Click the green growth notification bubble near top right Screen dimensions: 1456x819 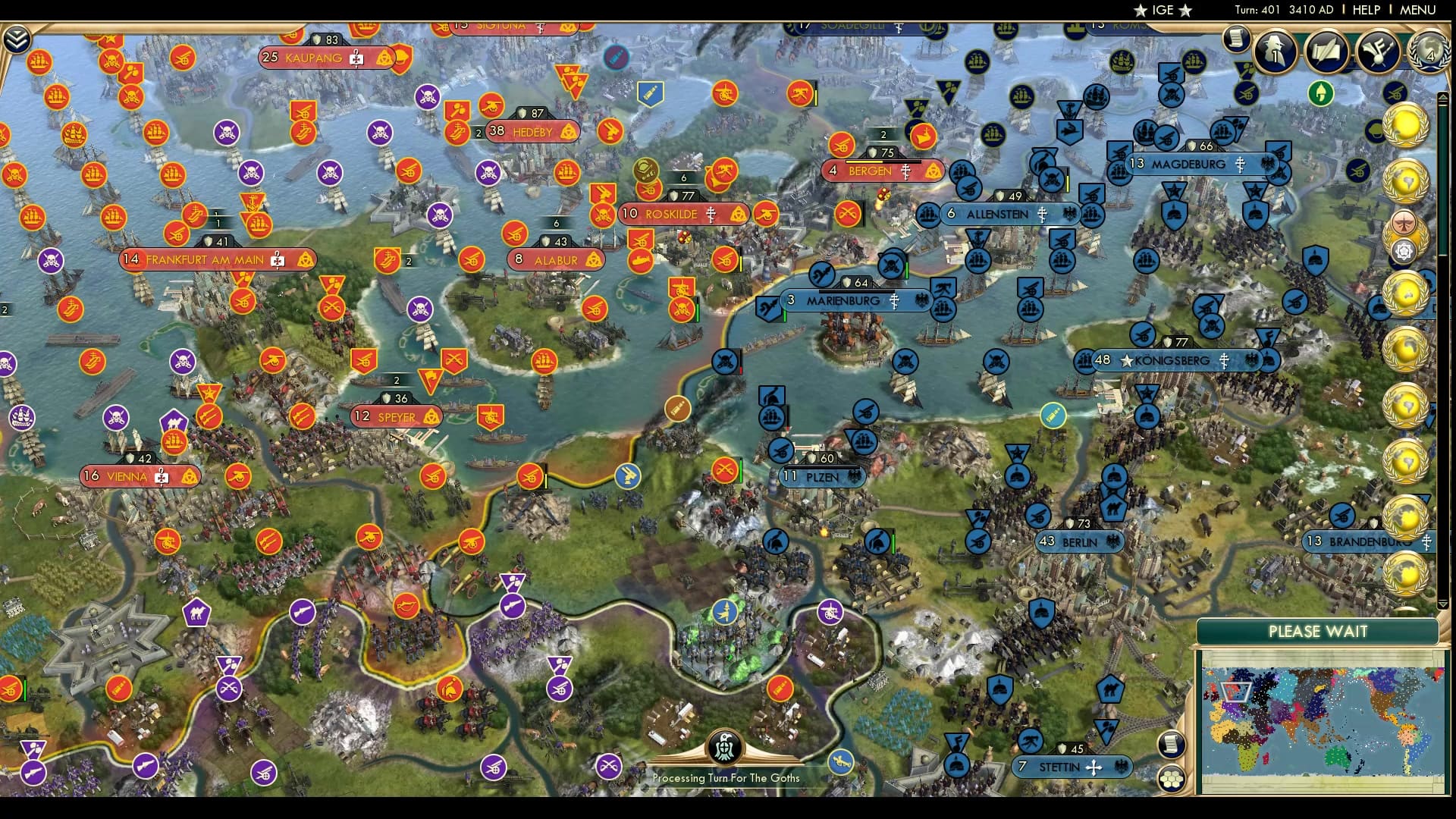(1321, 93)
